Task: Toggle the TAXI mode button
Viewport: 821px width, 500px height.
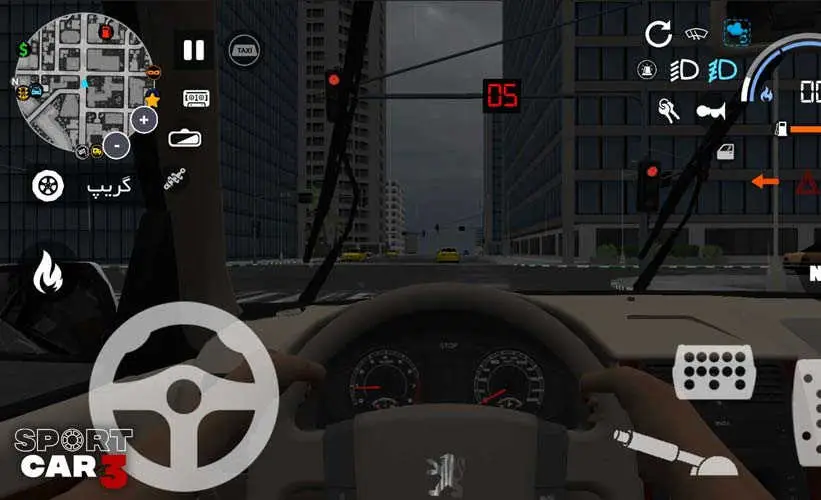Action: 244,50
